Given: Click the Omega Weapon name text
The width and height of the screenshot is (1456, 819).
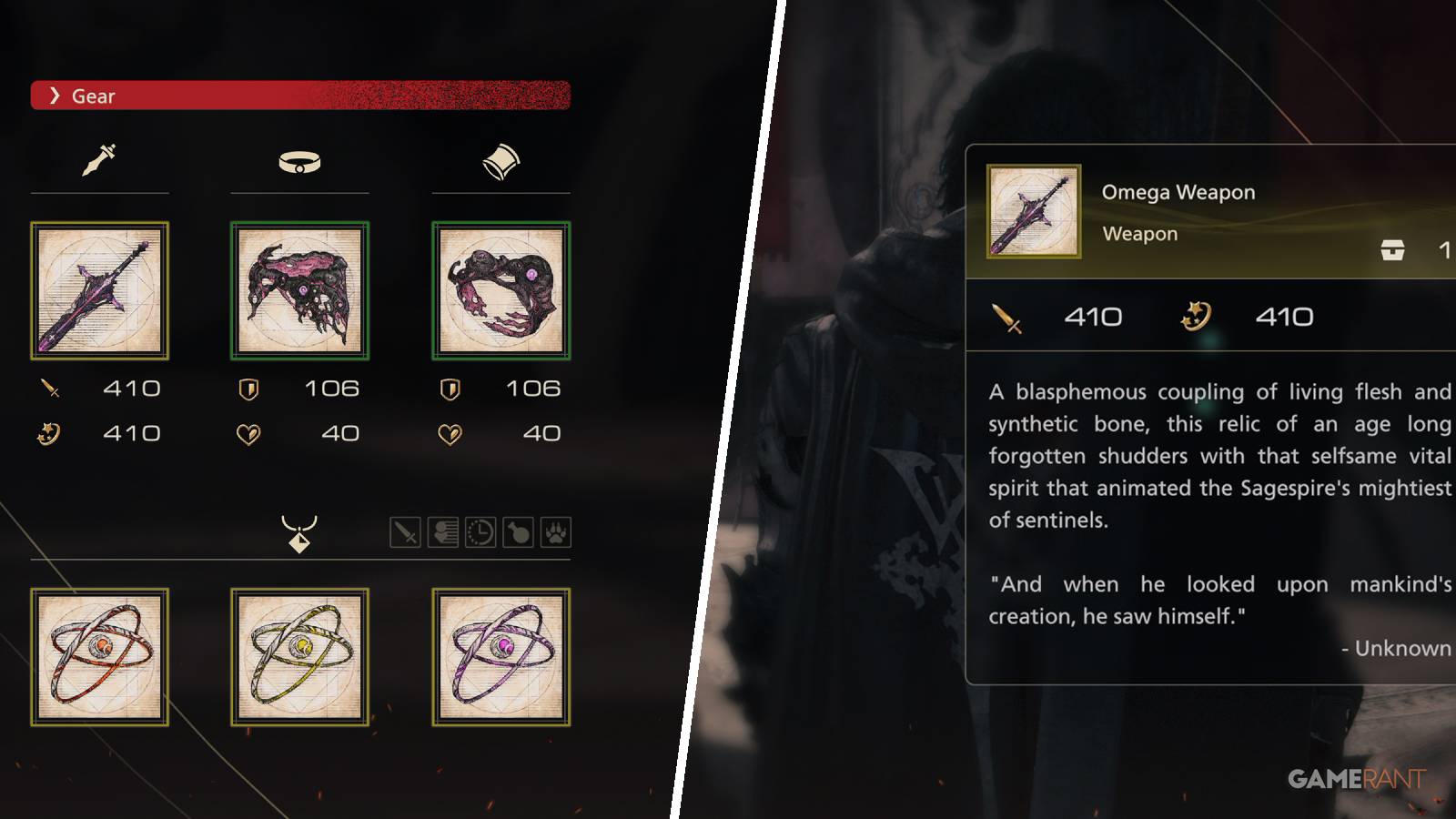Looking at the screenshot, I should point(1179,192).
